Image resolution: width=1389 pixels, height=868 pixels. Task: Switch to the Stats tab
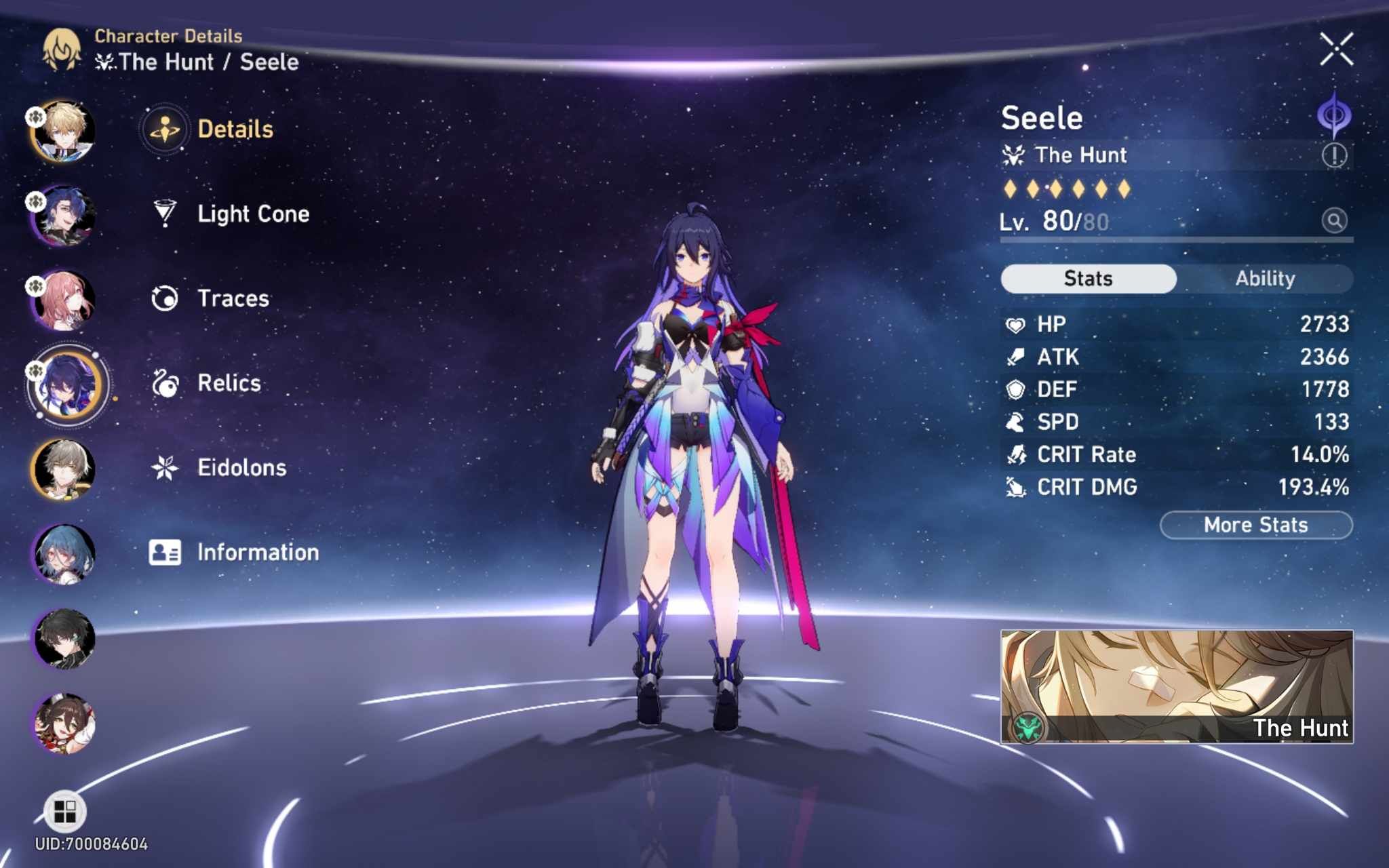[x=1087, y=278]
